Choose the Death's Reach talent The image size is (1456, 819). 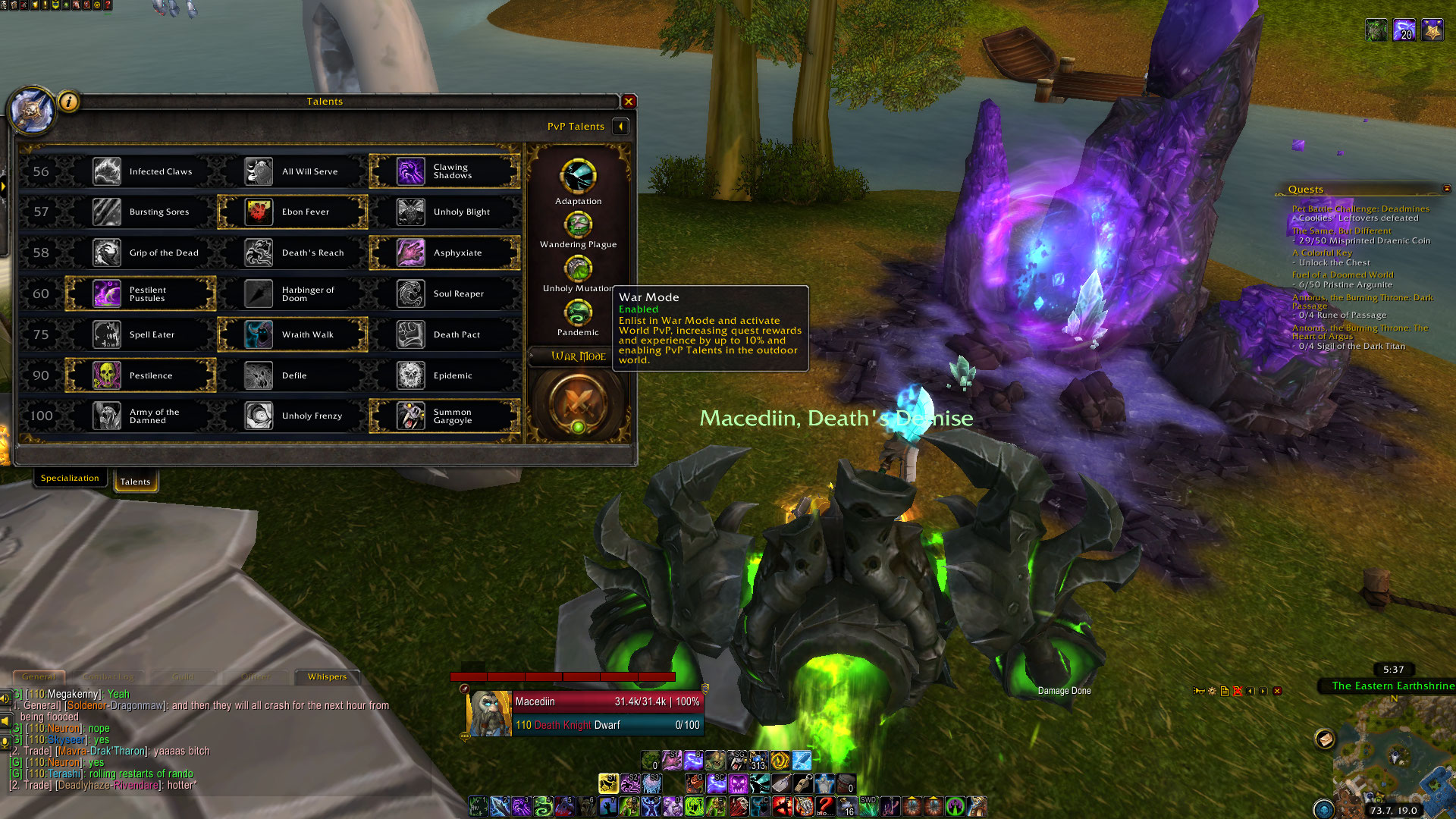click(293, 253)
